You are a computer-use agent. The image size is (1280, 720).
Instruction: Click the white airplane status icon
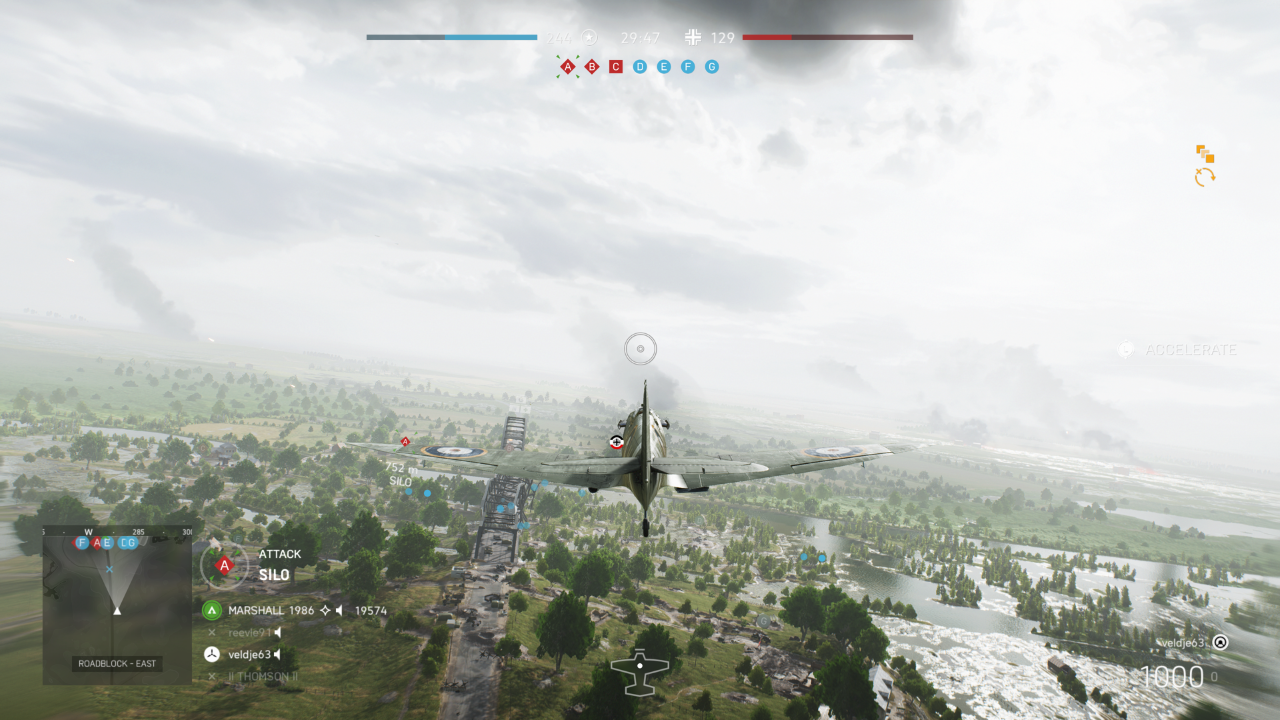pyautogui.click(x=639, y=672)
